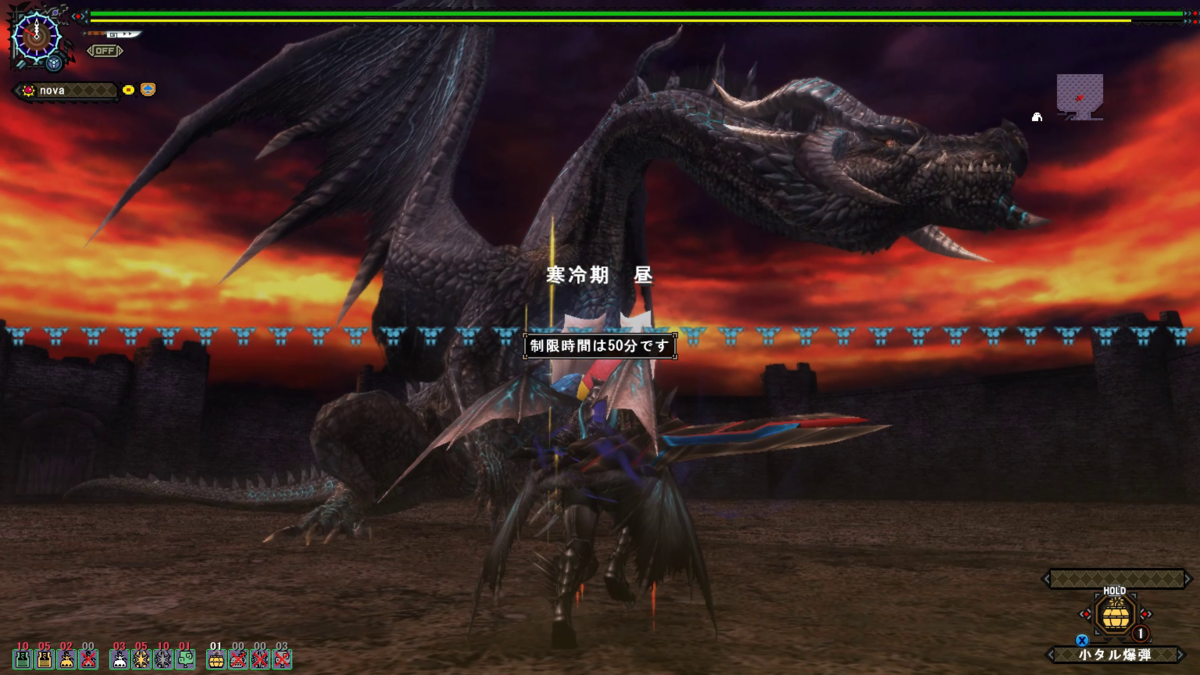Screen dimensions: 1200x675
Task: Toggle the OFF indicator under the sharpness gauge
Action: pyautogui.click(x=104, y=50)
